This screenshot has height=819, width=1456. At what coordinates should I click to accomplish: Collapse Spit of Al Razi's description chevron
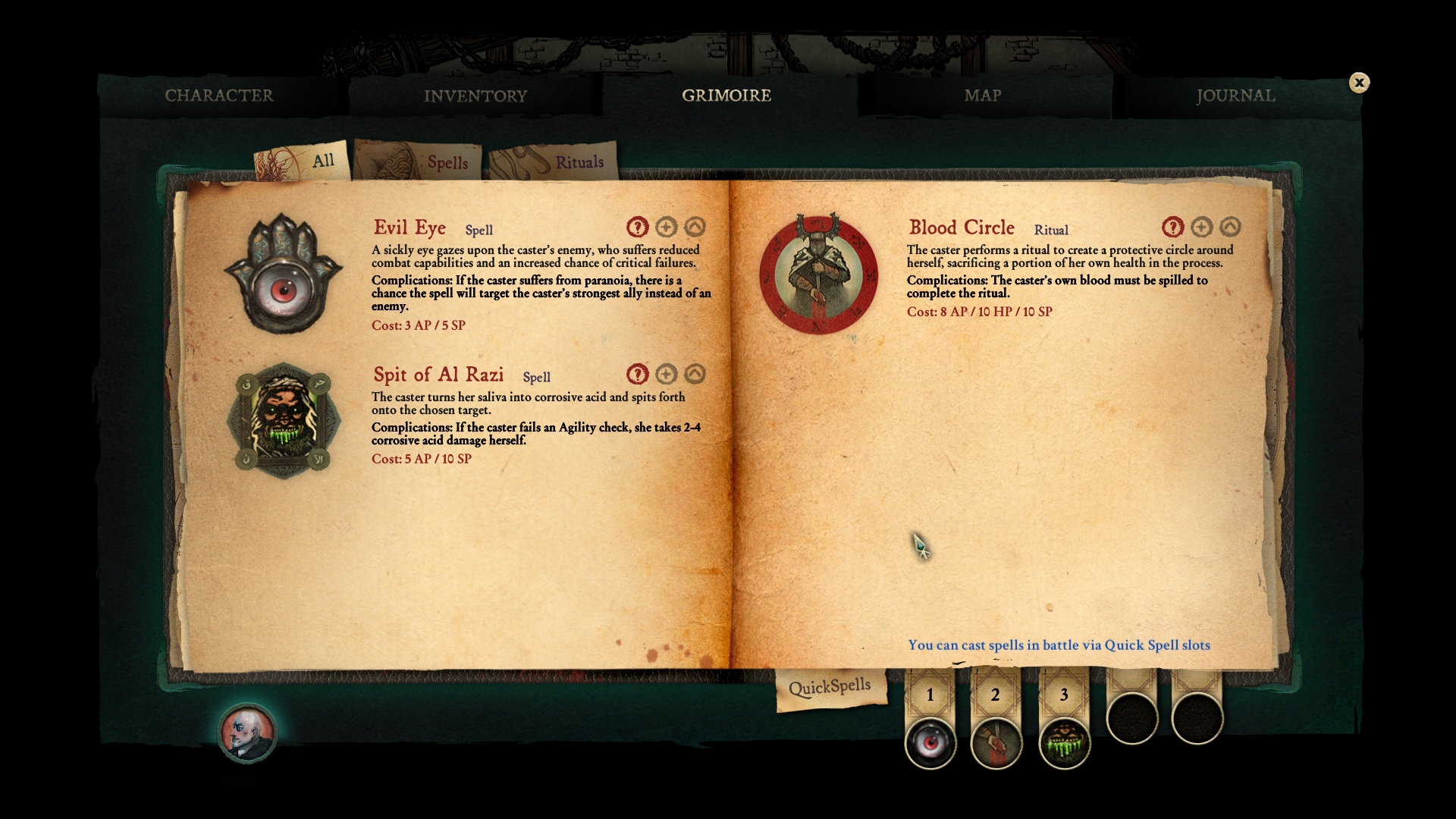click(695, 373)
